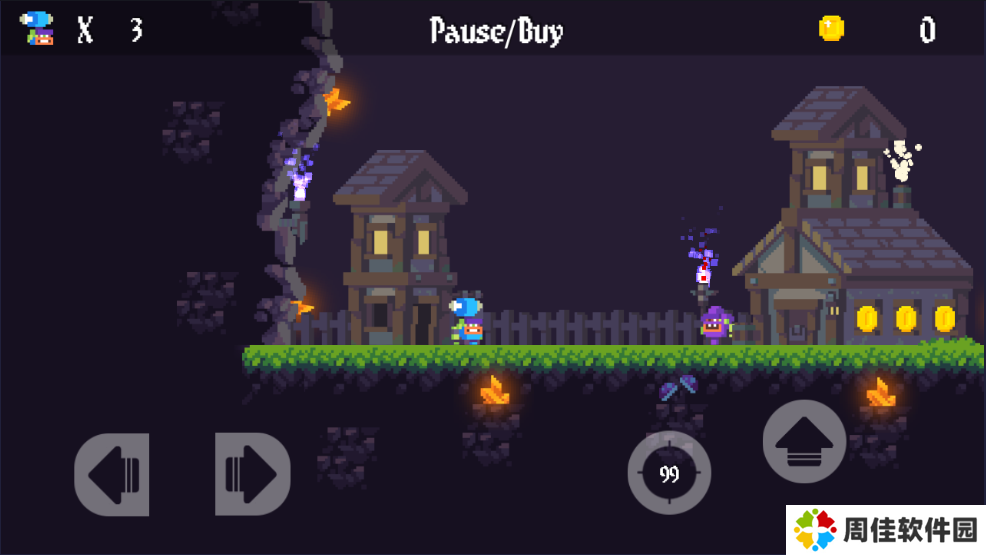Jump with the up arrow button
Screen dimensions: 986x555
(x=804, y=441)
